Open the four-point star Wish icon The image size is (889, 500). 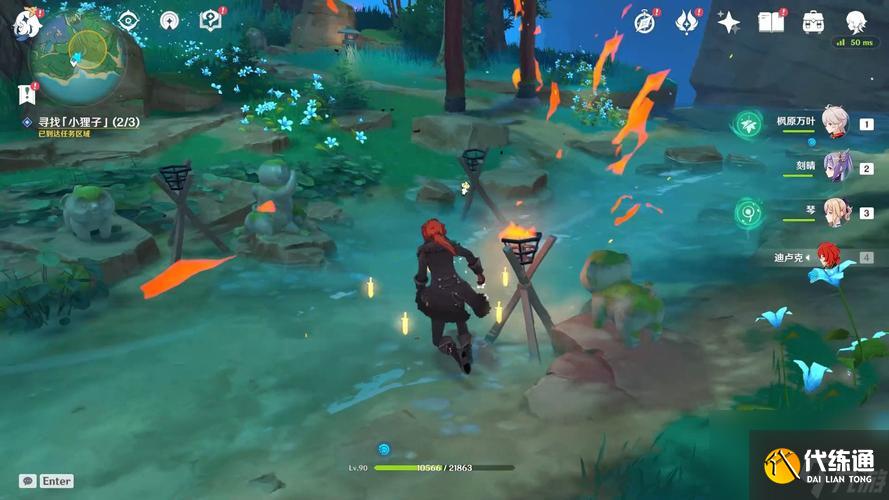(728, 22)
